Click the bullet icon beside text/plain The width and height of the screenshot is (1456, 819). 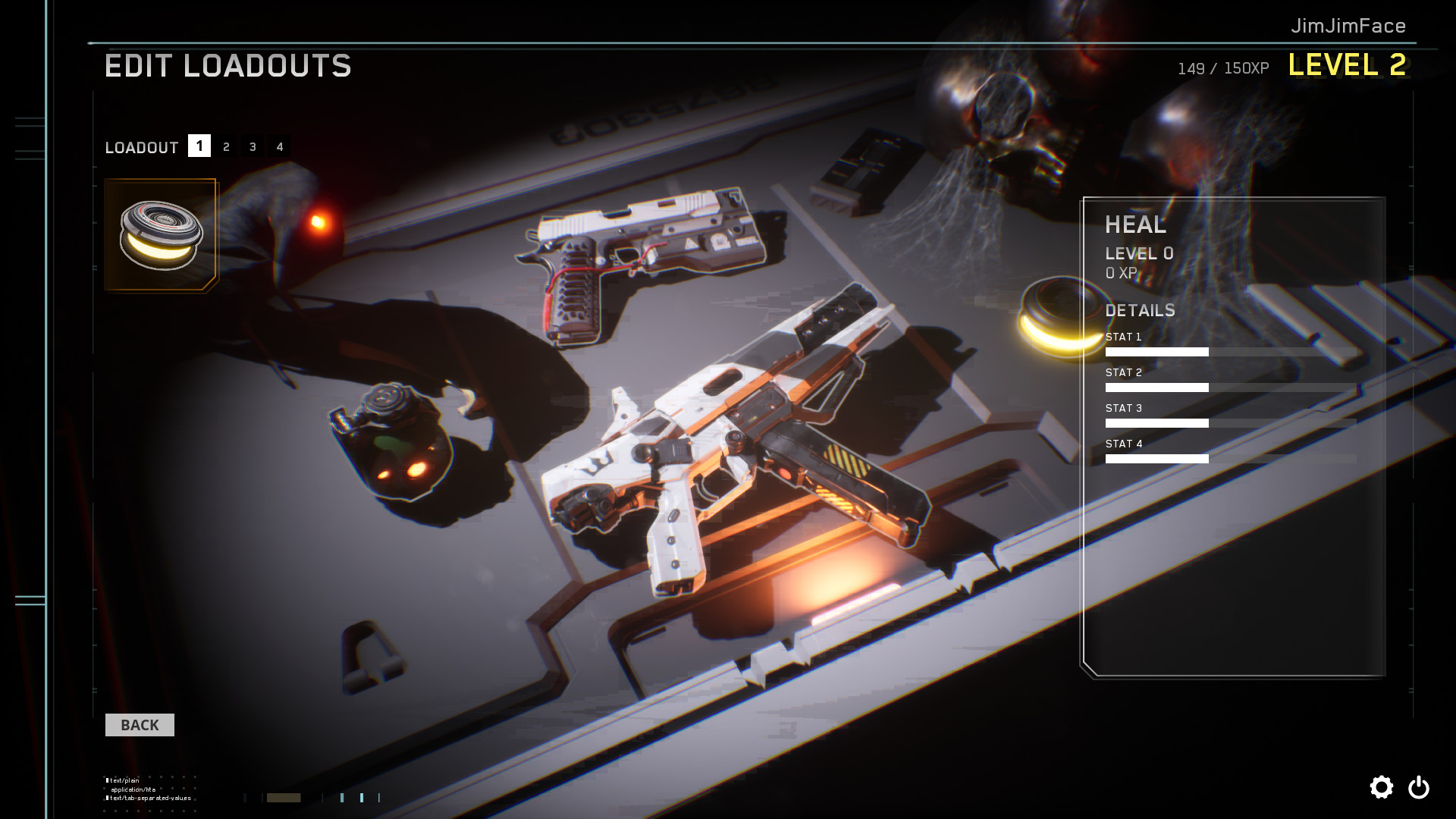(106, 779)
